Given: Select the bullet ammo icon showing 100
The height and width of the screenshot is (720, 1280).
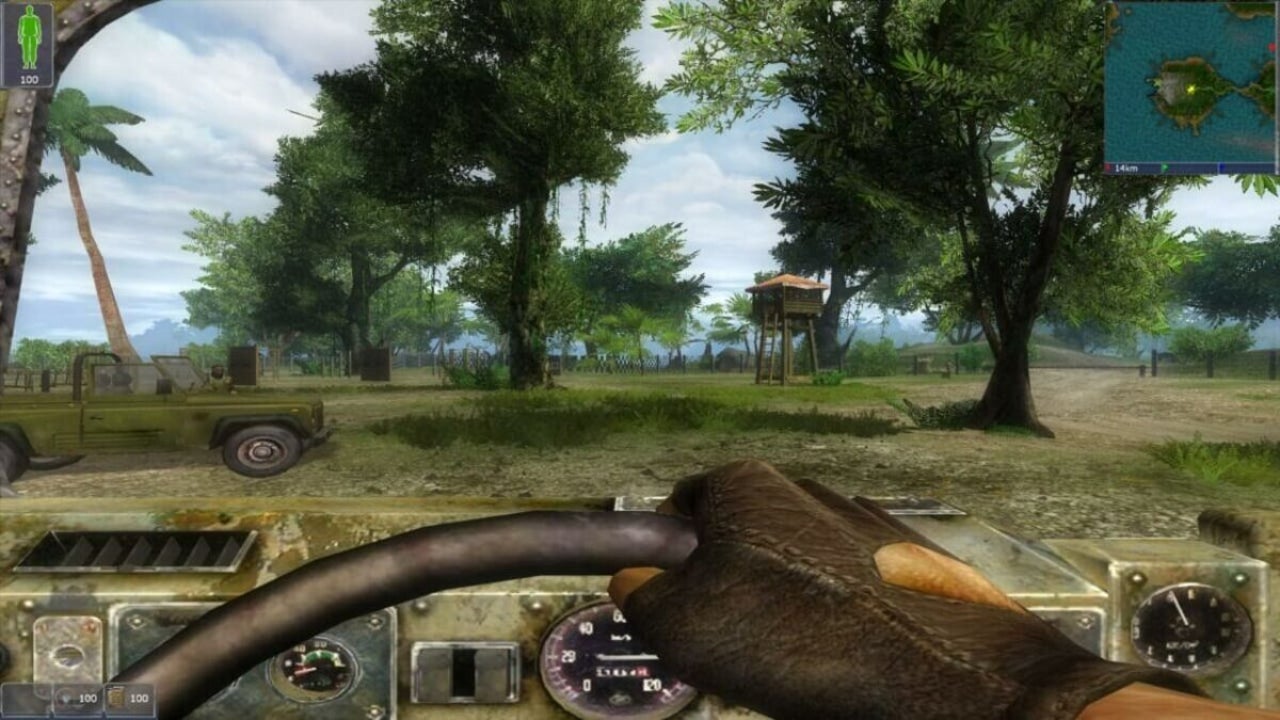Looking at the screenshot, I should (x=66, y=698).
